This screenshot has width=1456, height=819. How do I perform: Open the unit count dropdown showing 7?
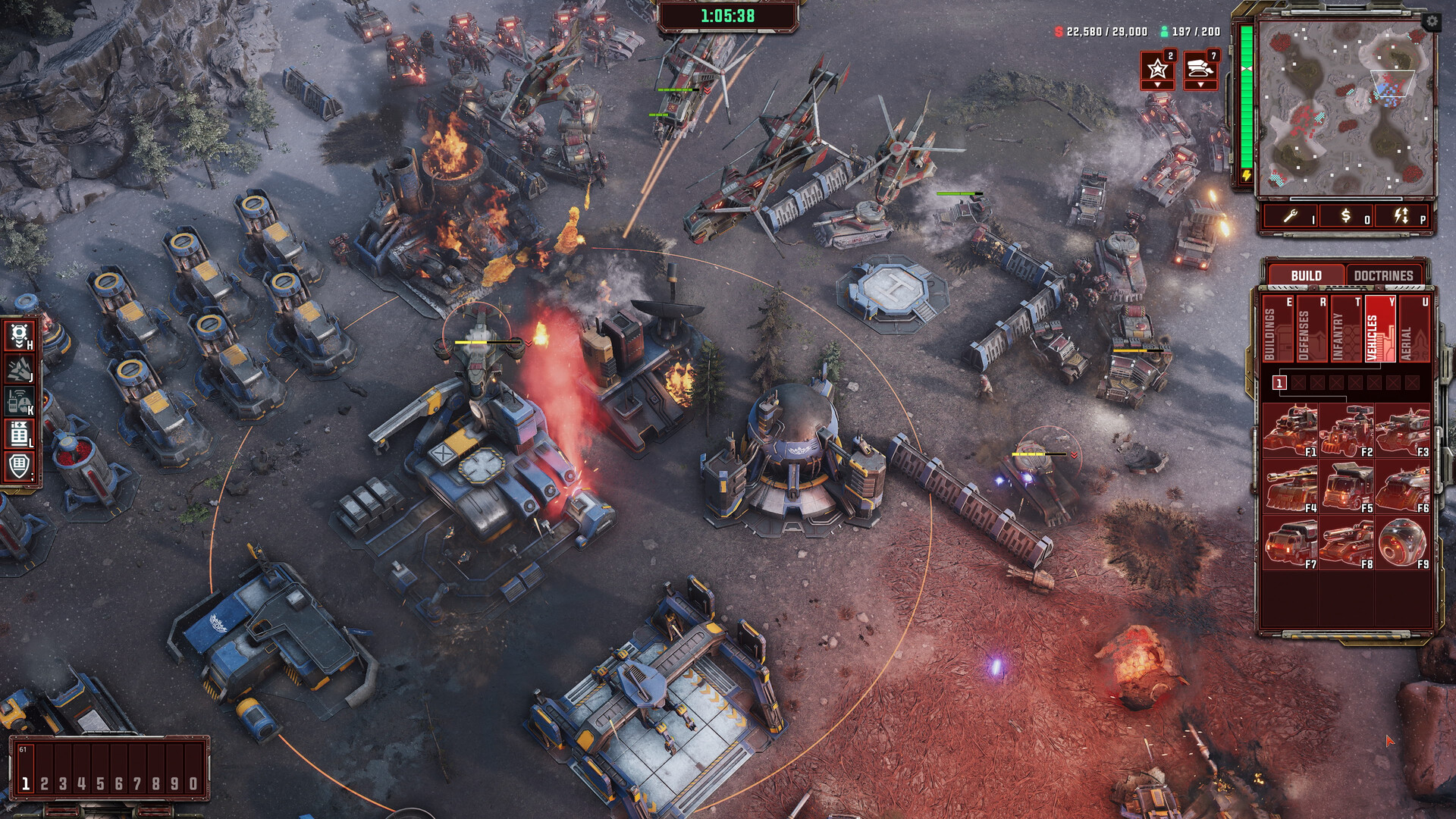(1200, 86)
